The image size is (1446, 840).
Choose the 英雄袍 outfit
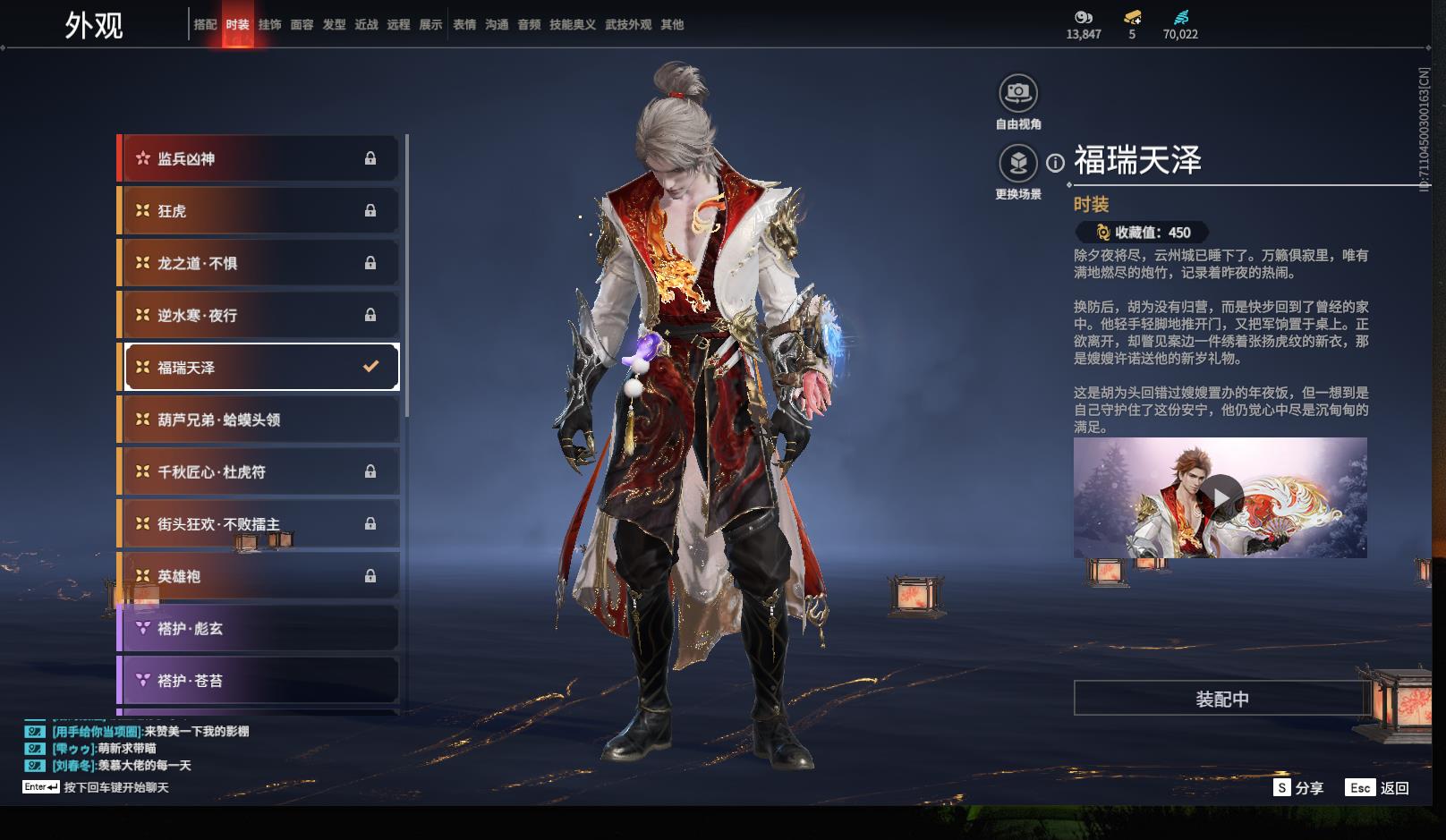(x=259, y=576)
